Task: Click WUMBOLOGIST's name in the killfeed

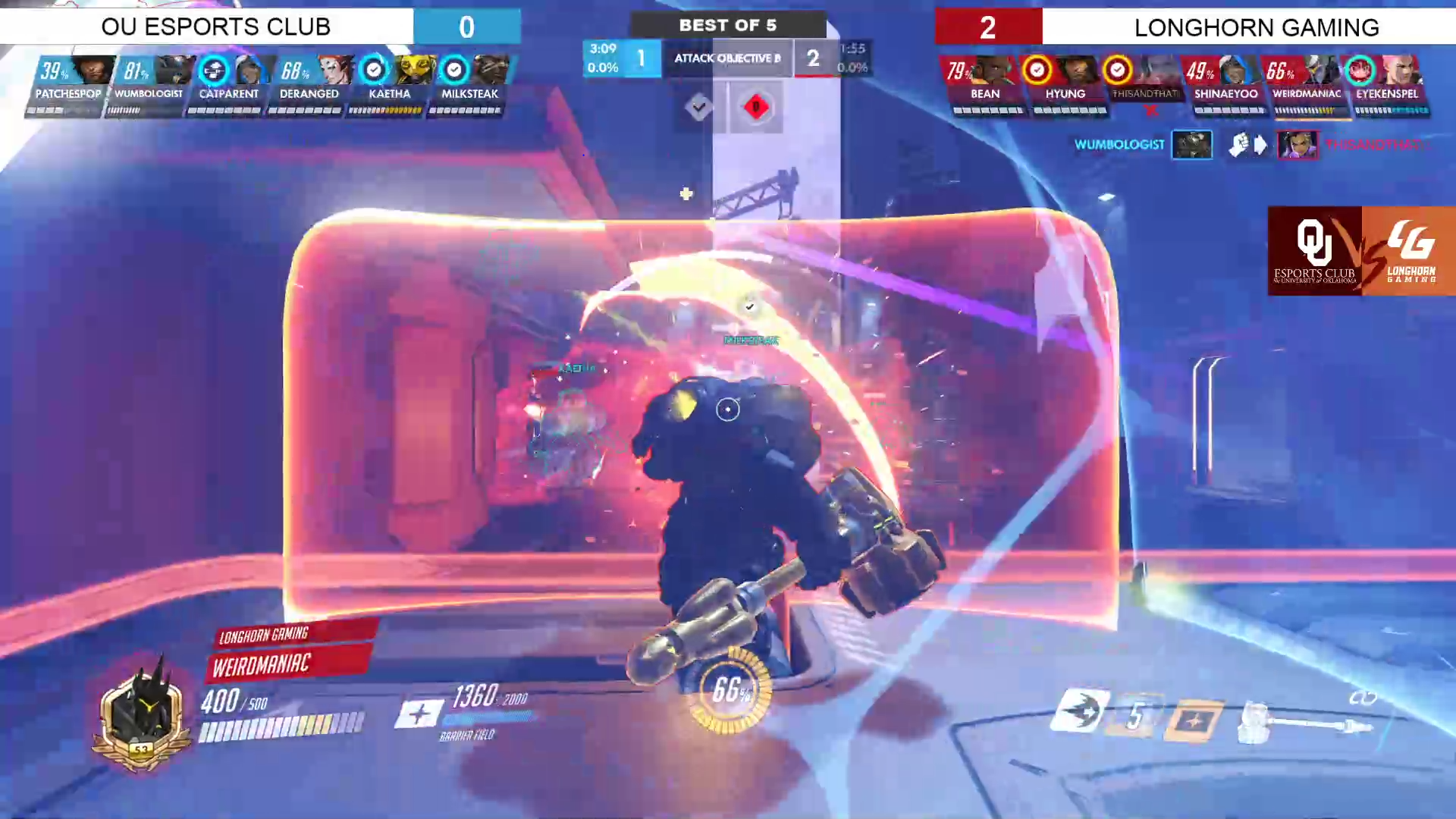Action: point(1119,145)
